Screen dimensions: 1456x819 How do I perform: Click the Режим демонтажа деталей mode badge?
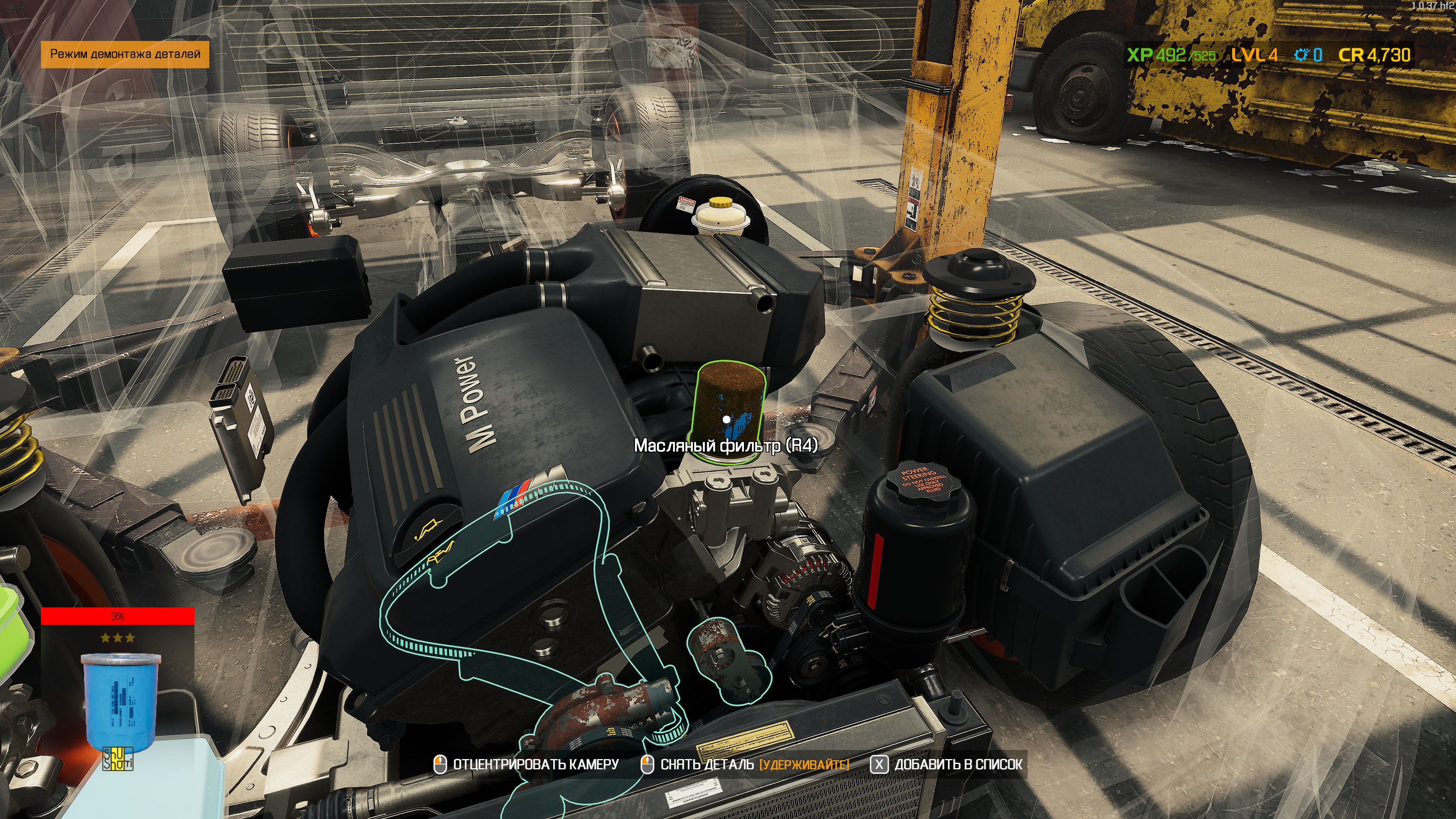tap(125, 54)
